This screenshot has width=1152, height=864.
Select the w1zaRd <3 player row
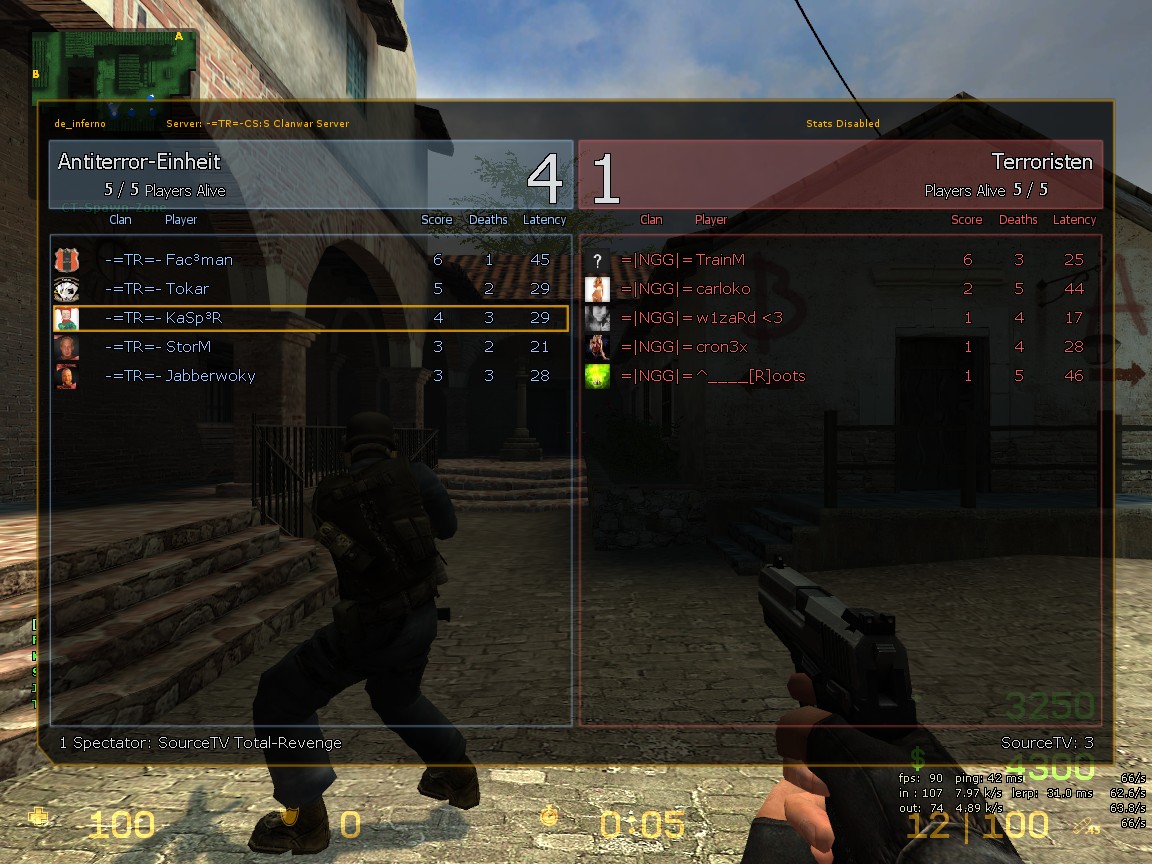840,318
